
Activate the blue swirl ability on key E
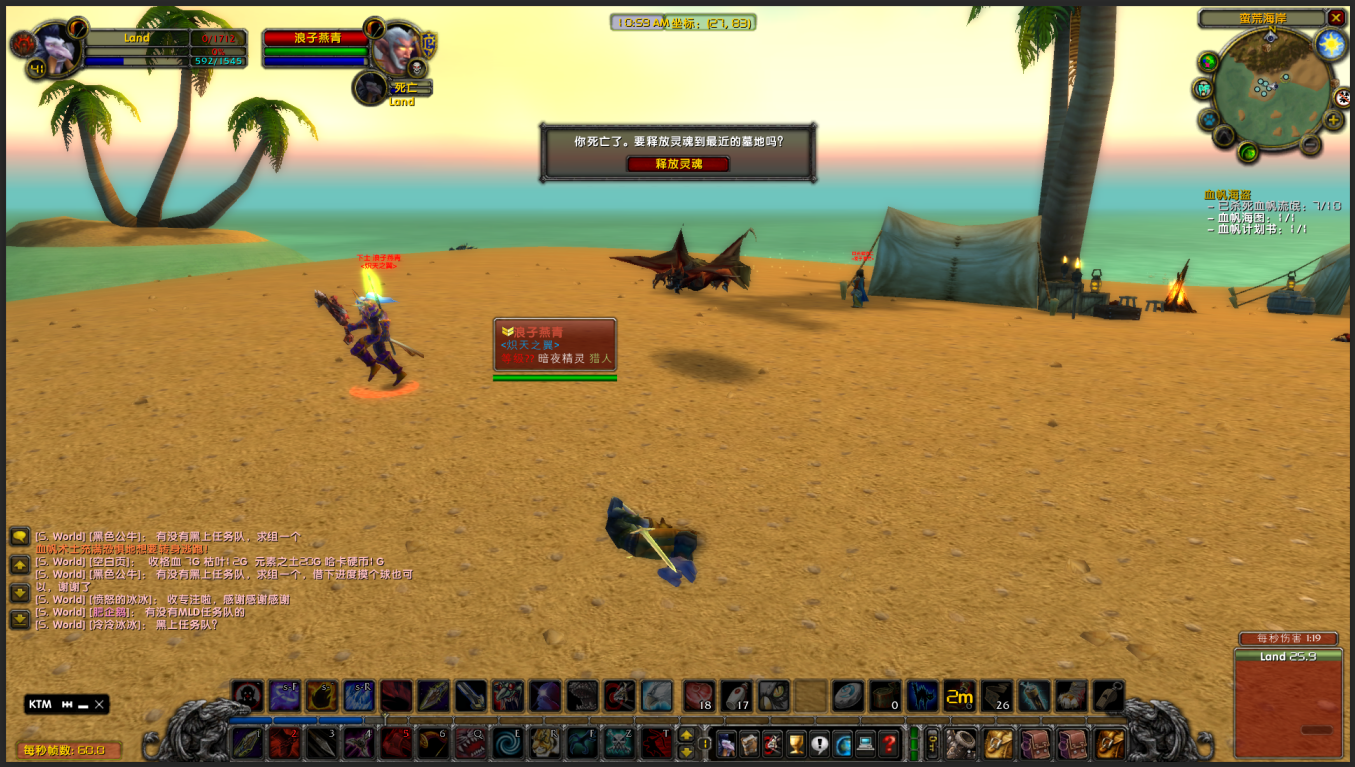click(508, 743)
